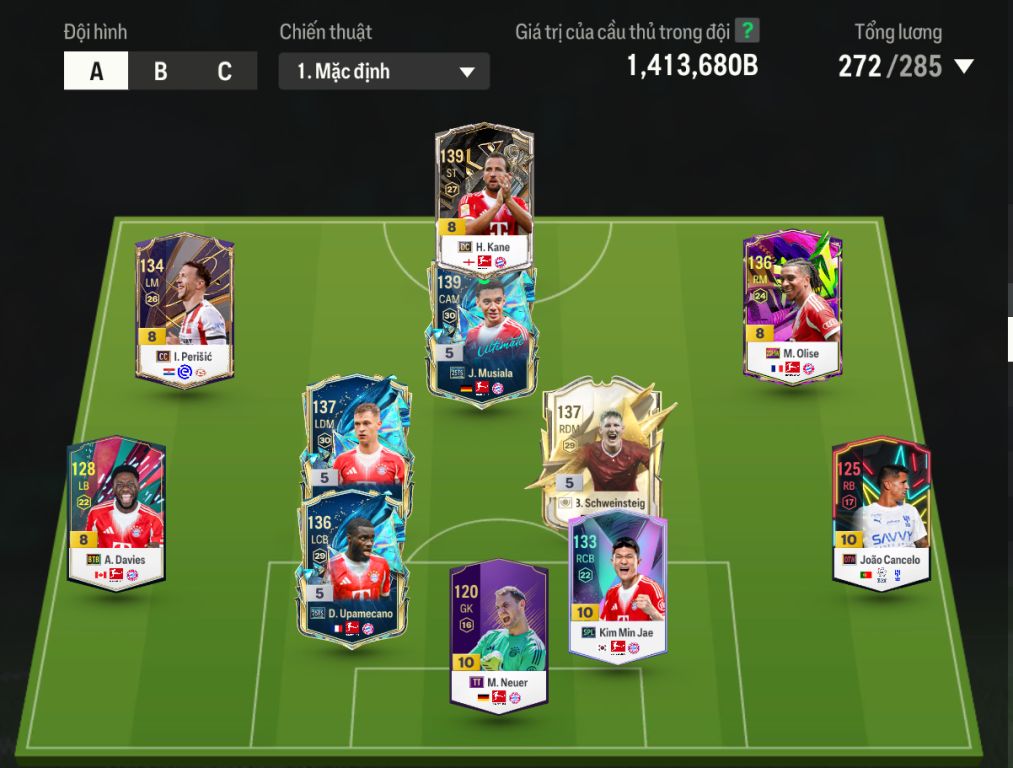Screen dimensions: 1013x768
Task: Open the Mặc định tactics dropdown
Action: (x=384, y=72)
